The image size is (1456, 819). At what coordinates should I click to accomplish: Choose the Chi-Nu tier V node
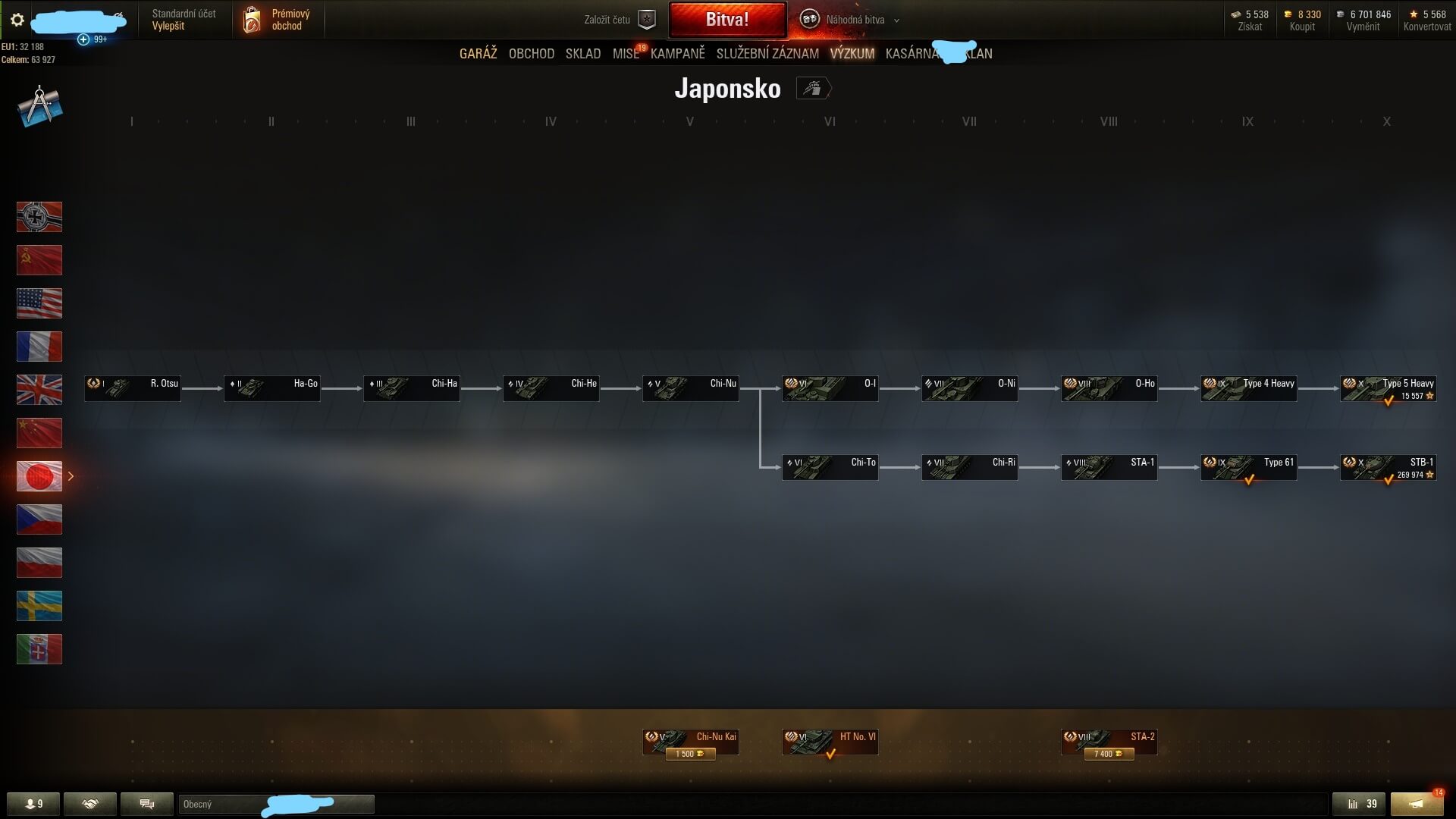[690, 389]
